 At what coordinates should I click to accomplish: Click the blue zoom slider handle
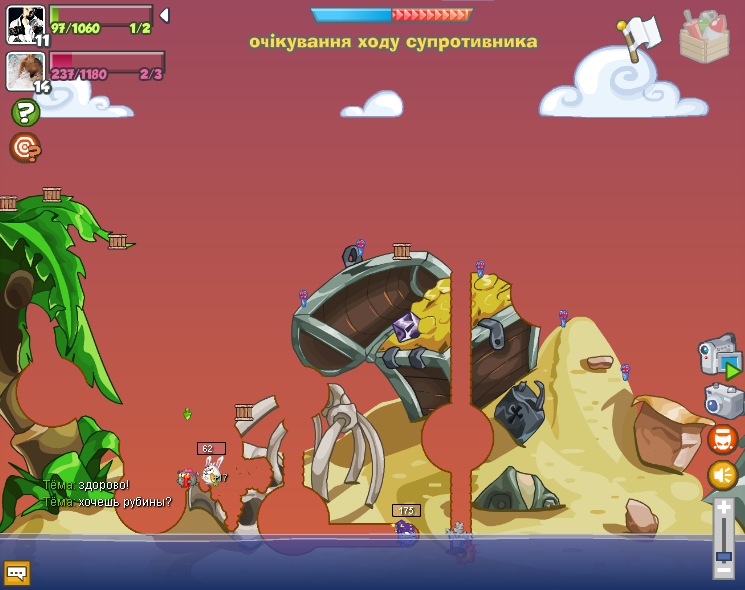[x=723, y=555]
